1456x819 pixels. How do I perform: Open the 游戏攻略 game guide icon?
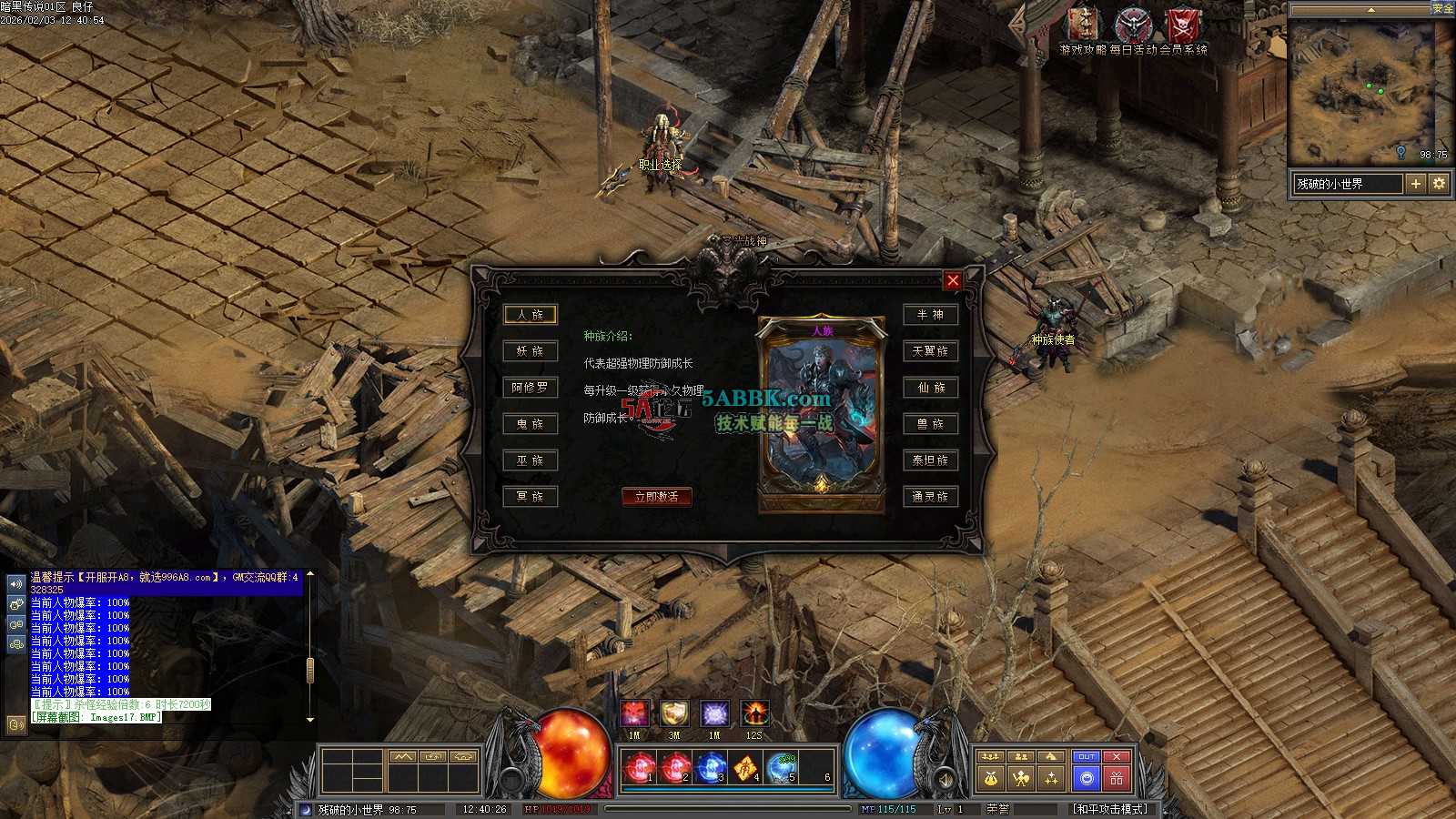[1083, 27]
